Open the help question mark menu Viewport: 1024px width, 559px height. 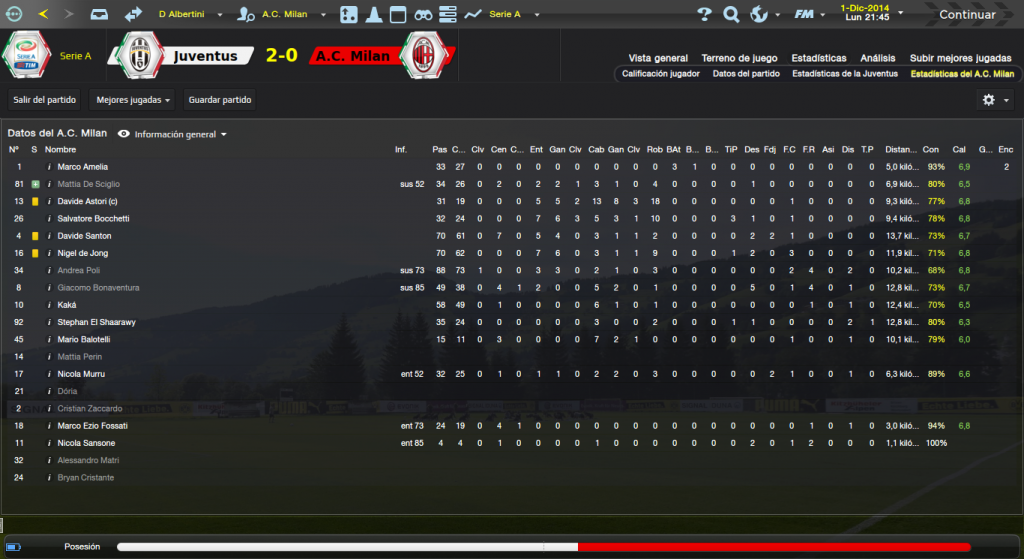tap(704, 15)
